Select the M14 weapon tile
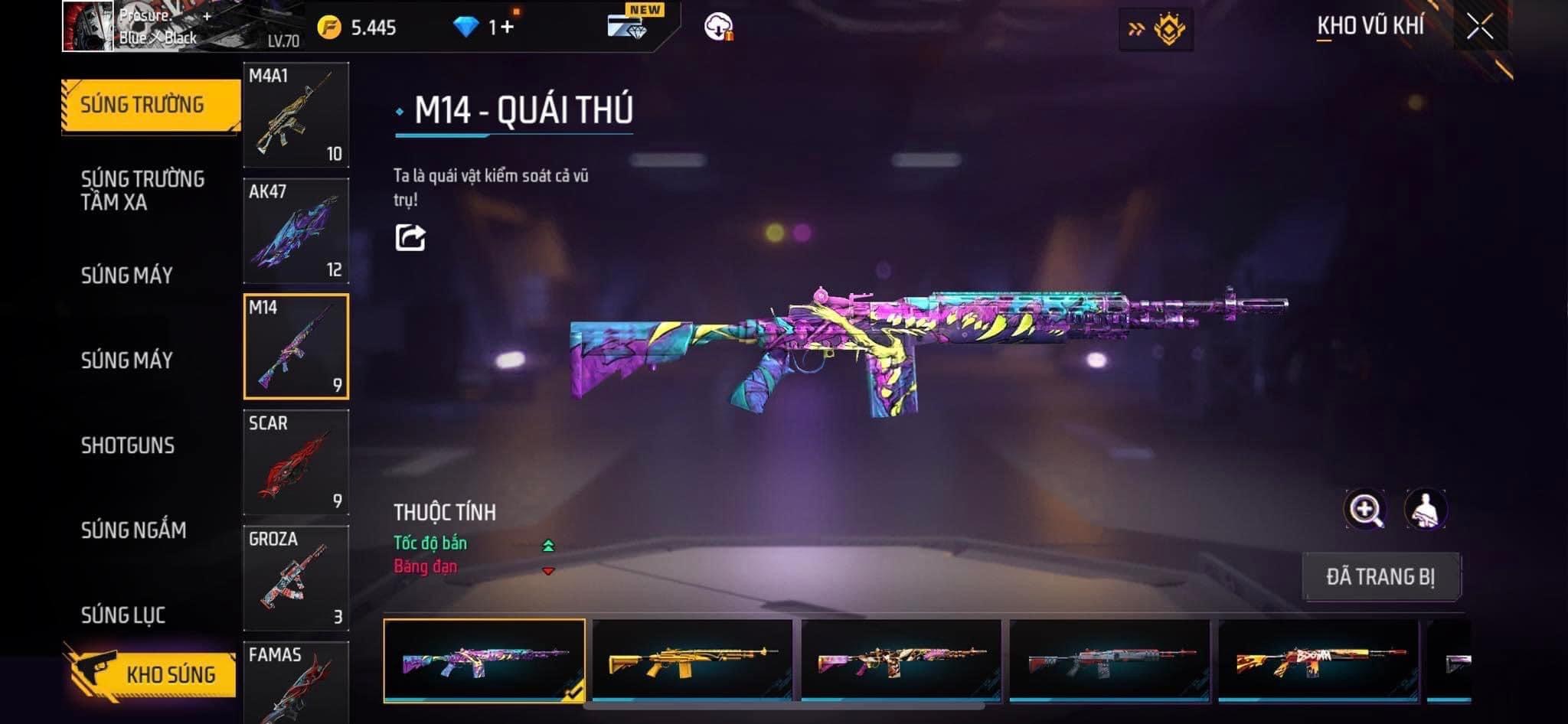This screenshot has height=724, width=1568. (296, 347)
